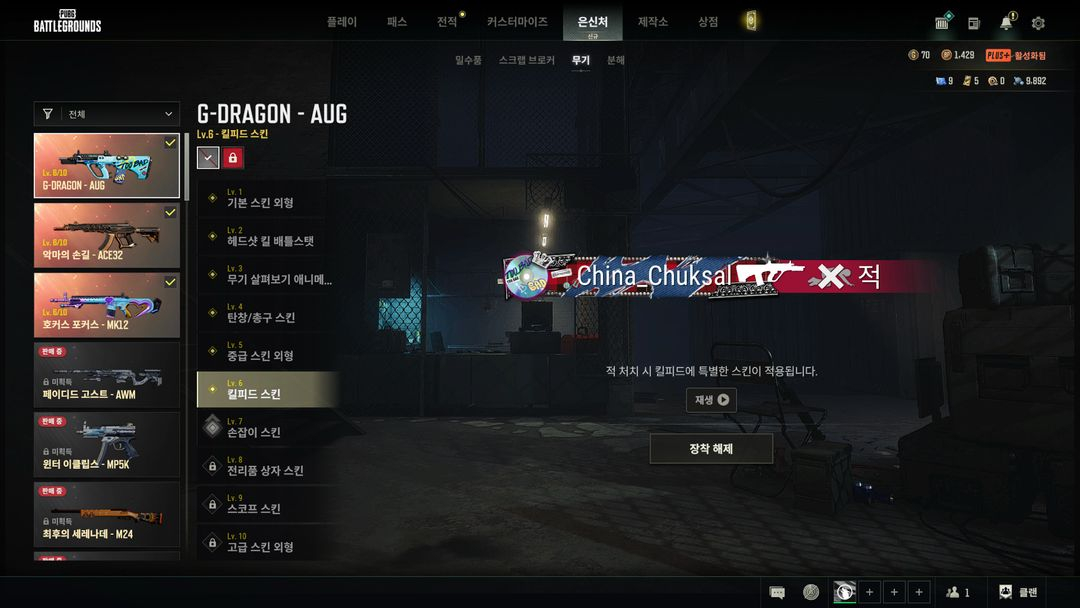Screen dimensions: 1080x608
Task: Select the 분해 tab
Action: (616, 61)
